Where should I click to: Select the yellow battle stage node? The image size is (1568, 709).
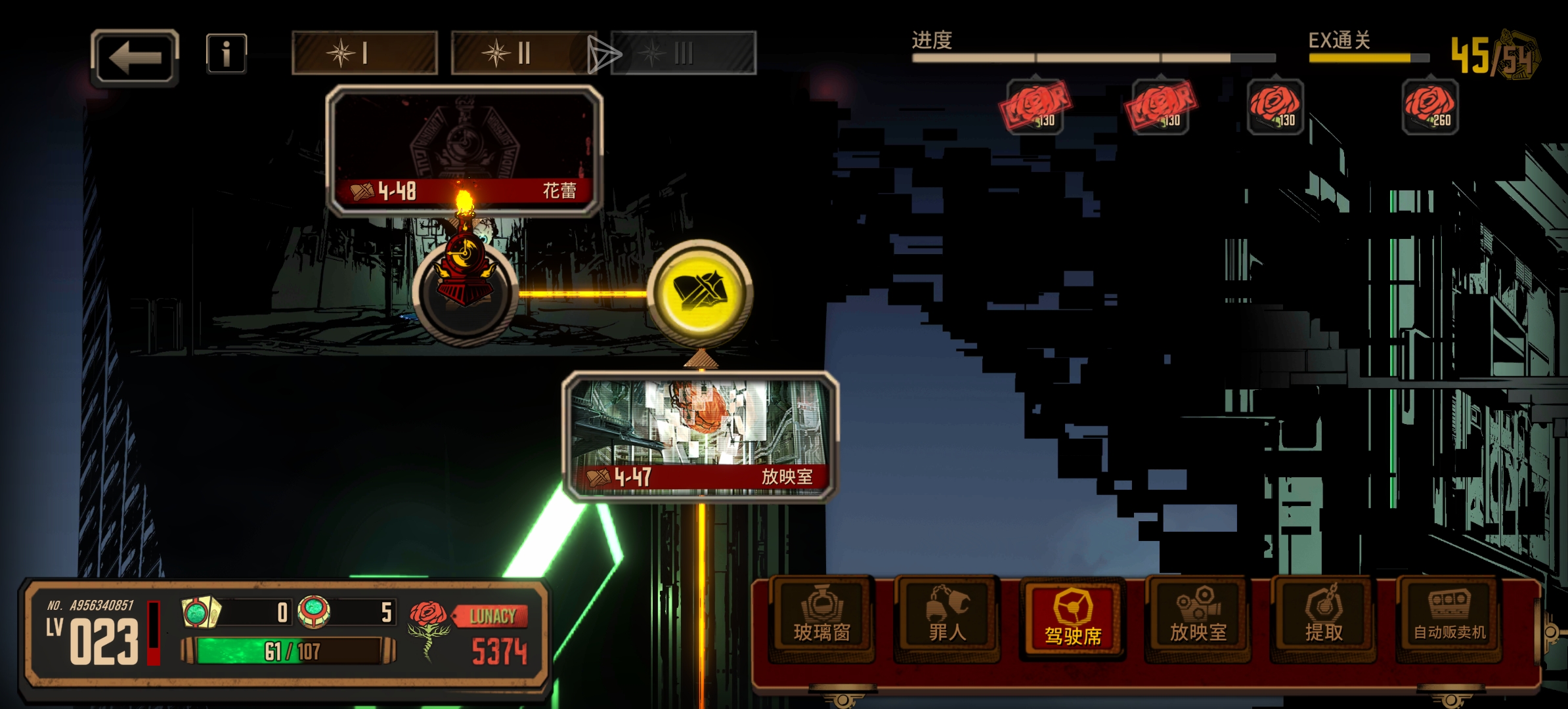700,292
